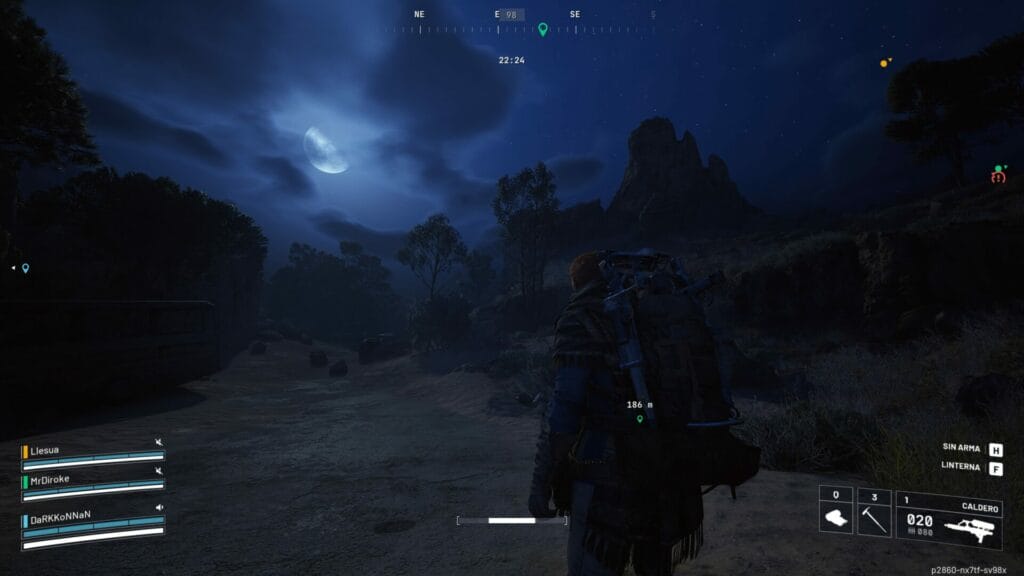Select the bandage item slot
Screen dimensions: 1024x576
tap(836, 512)
